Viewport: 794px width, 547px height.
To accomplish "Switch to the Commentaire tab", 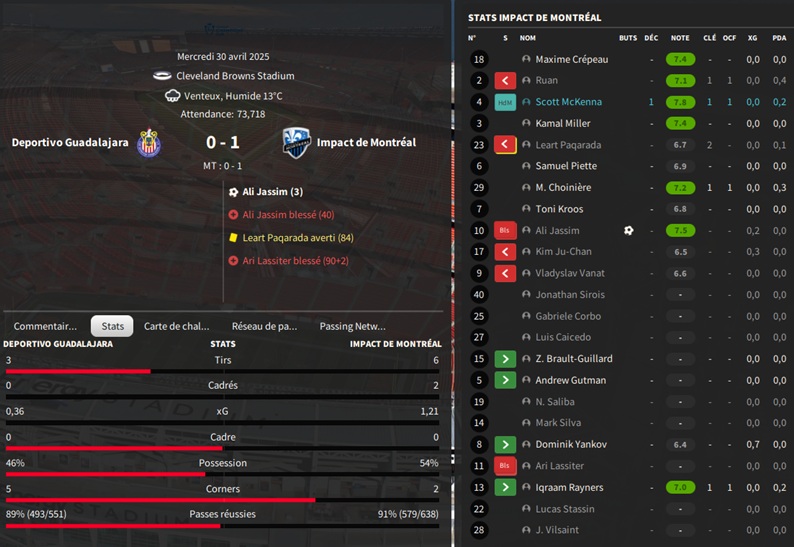I will click(45, 326).
